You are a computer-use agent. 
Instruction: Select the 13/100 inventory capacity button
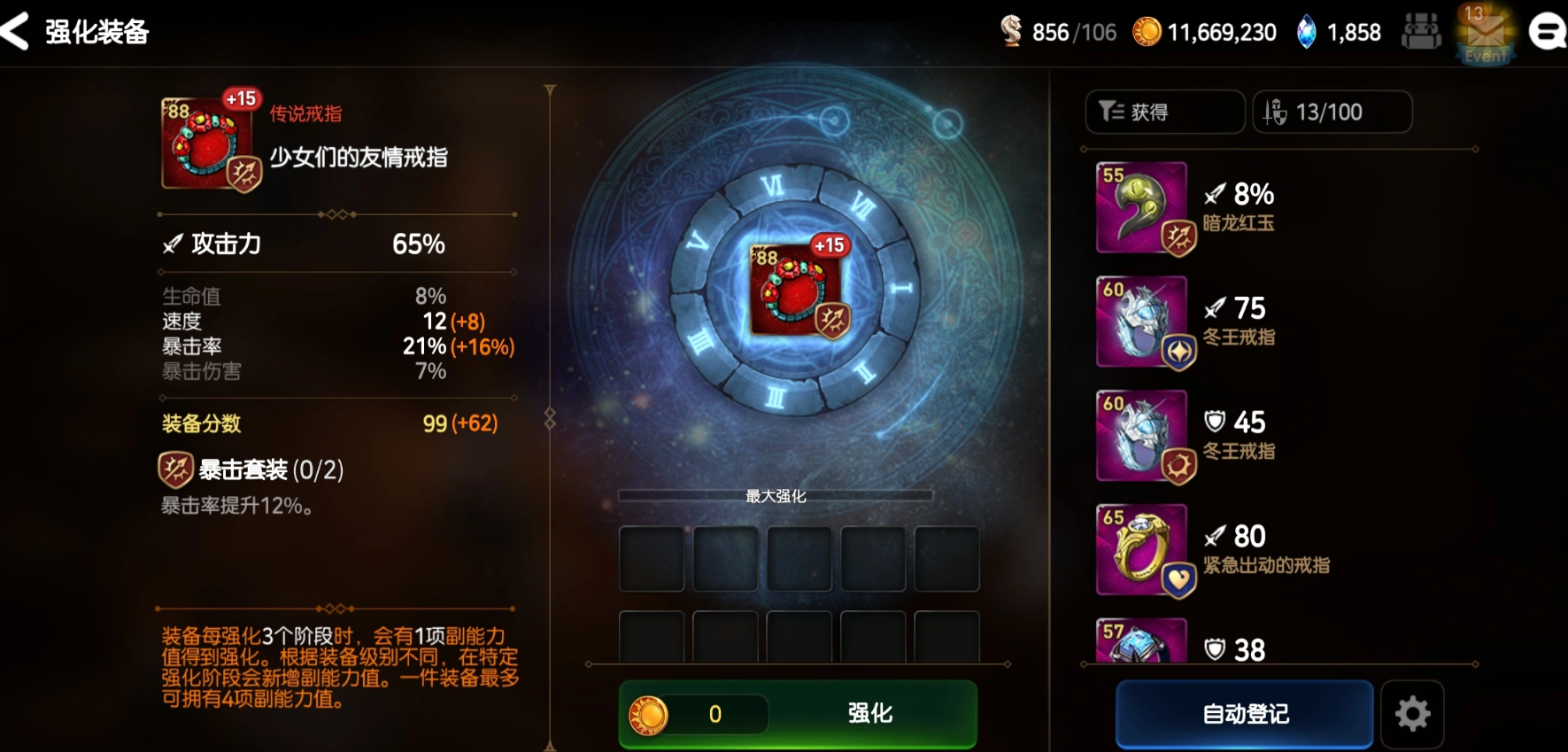(x=1331, y=112)
